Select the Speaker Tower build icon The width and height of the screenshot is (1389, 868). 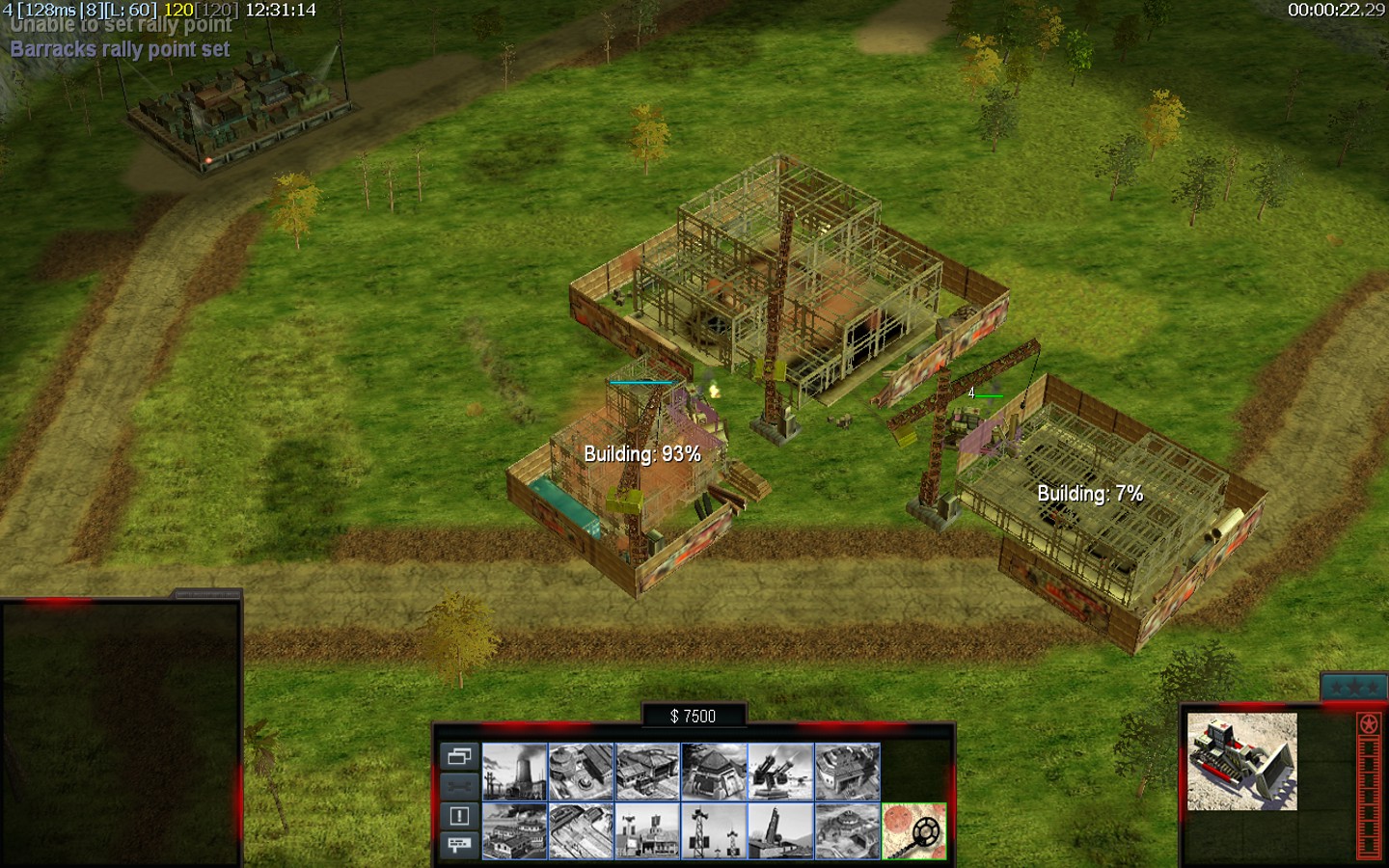pos(714,831)
